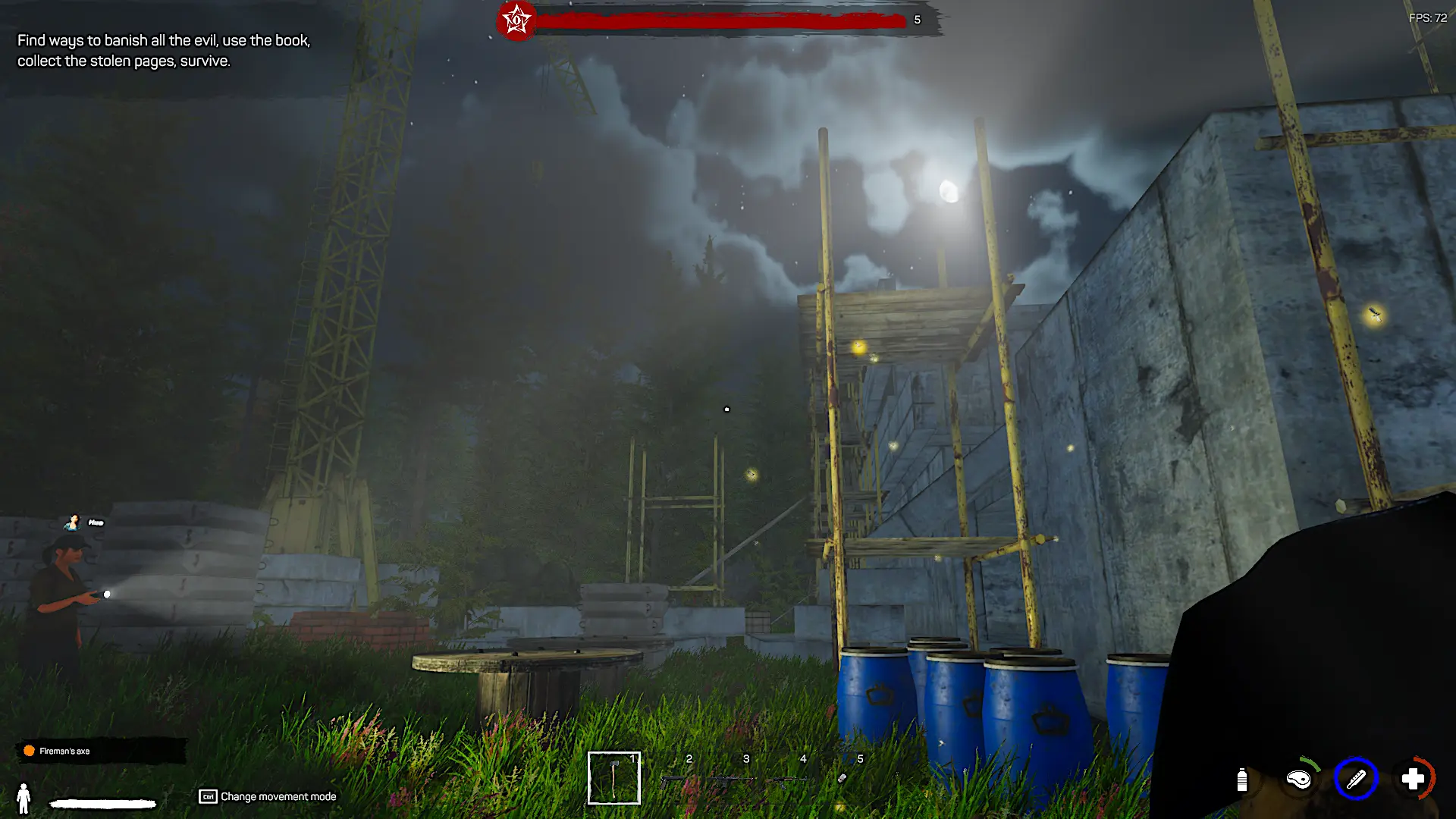
Task: Click the Fireman's axe equipped weapon label
Action: pyautogui.click(x=64, y=751)
